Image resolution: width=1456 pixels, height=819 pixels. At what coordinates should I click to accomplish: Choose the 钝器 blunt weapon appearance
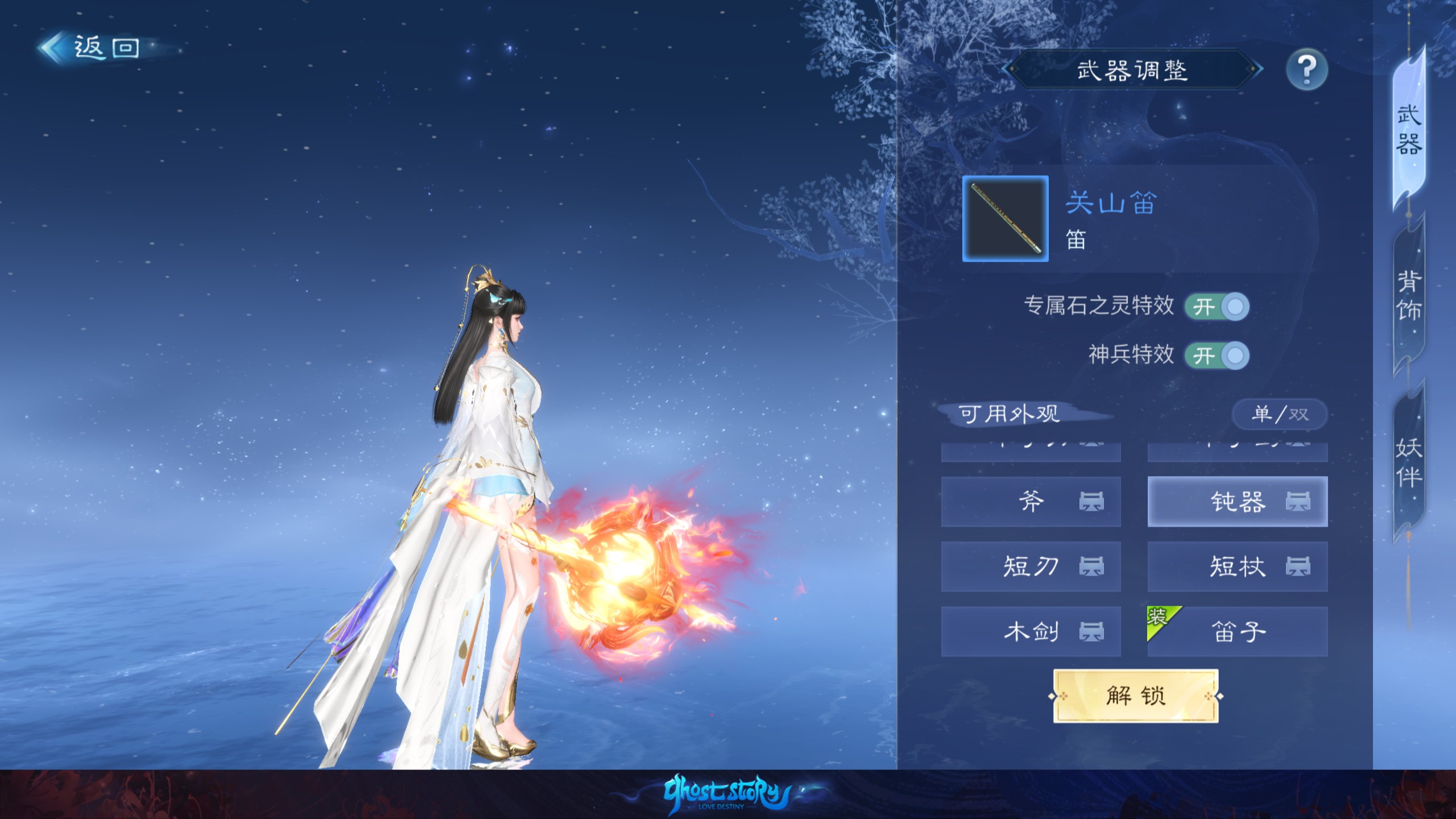coord(1238,502)
